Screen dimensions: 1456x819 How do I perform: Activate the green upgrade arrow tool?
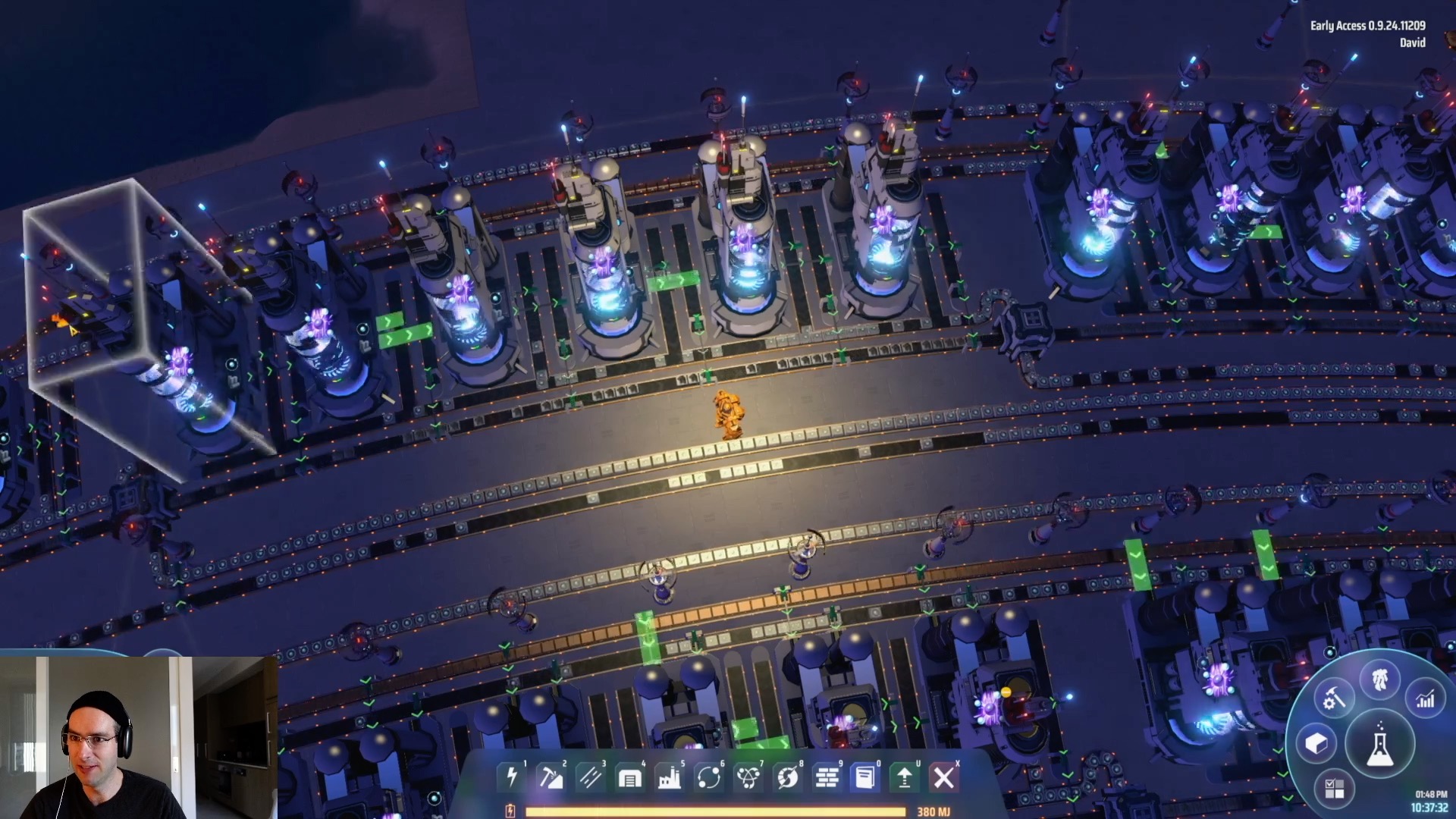pyautogui.click(x=904, y=777)
